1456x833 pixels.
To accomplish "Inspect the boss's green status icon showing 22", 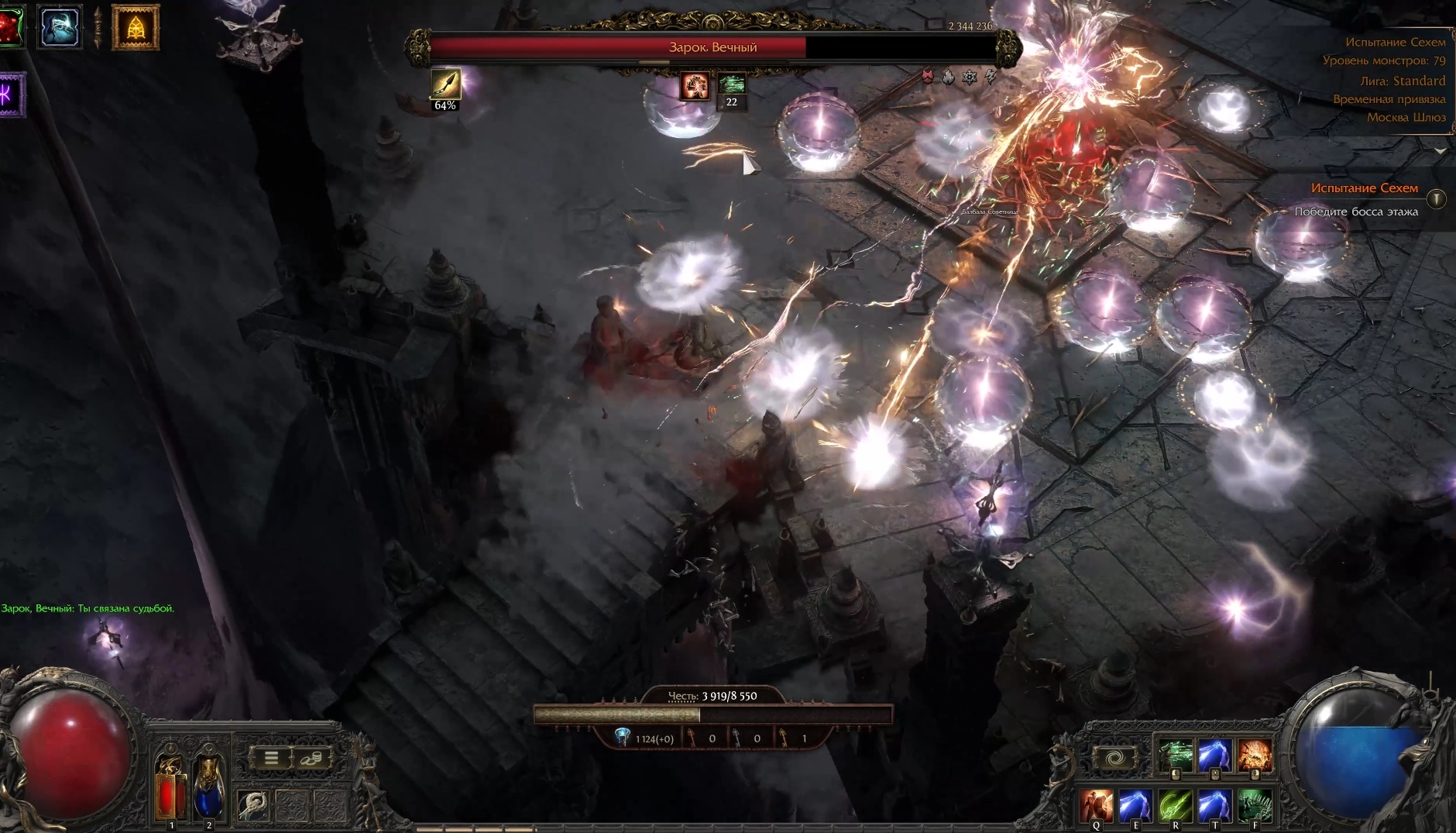I will pyautogui.click(x=731, y=84).
